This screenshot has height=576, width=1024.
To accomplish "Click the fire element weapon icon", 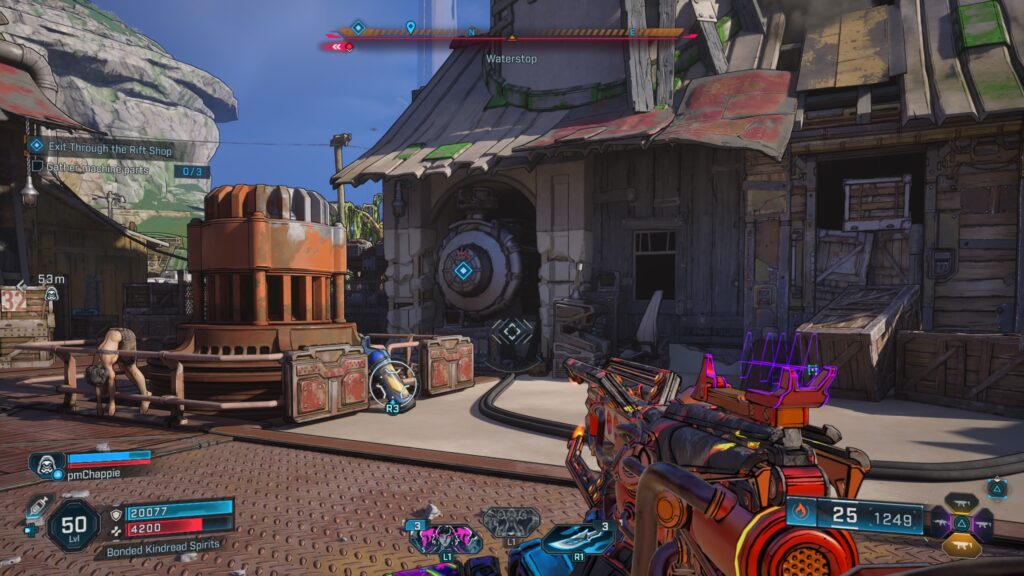I will tap(801, 515).
